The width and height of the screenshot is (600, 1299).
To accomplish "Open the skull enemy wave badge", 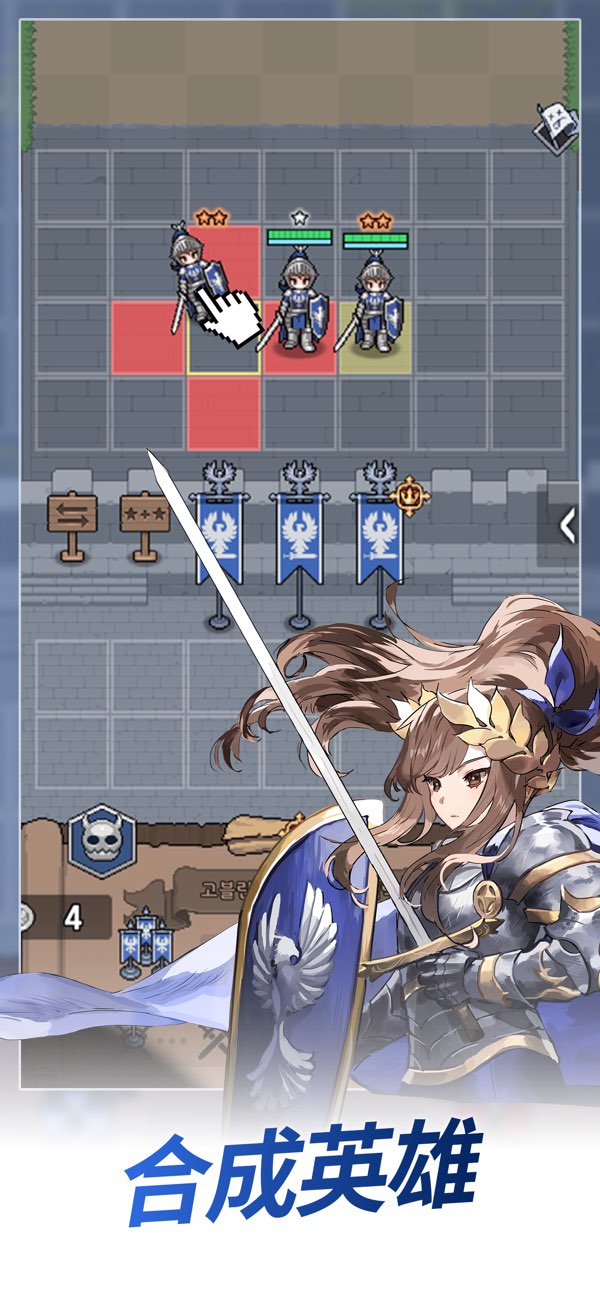I will point(102,842).
